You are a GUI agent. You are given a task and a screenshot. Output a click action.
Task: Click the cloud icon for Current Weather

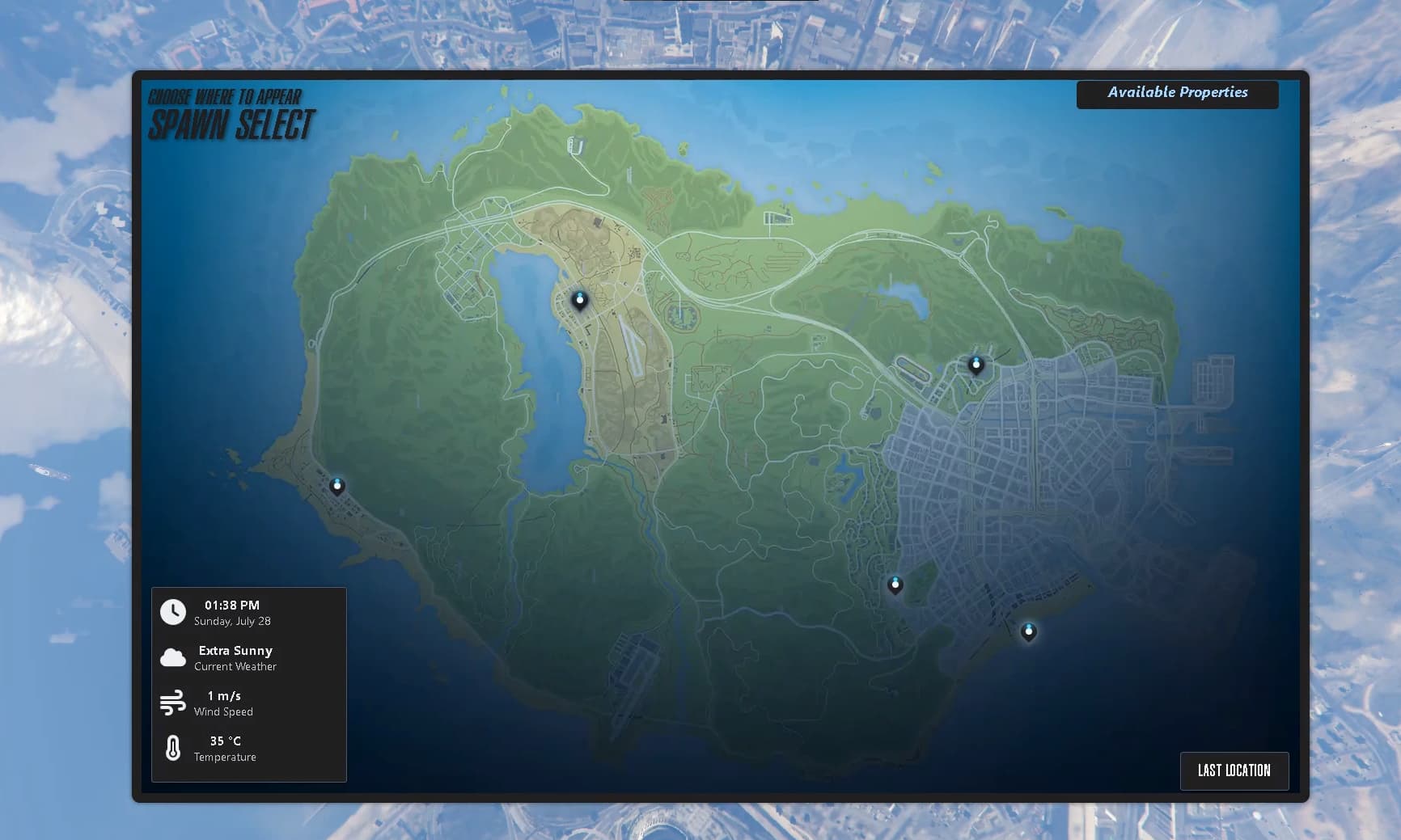[x=172, y=657]
